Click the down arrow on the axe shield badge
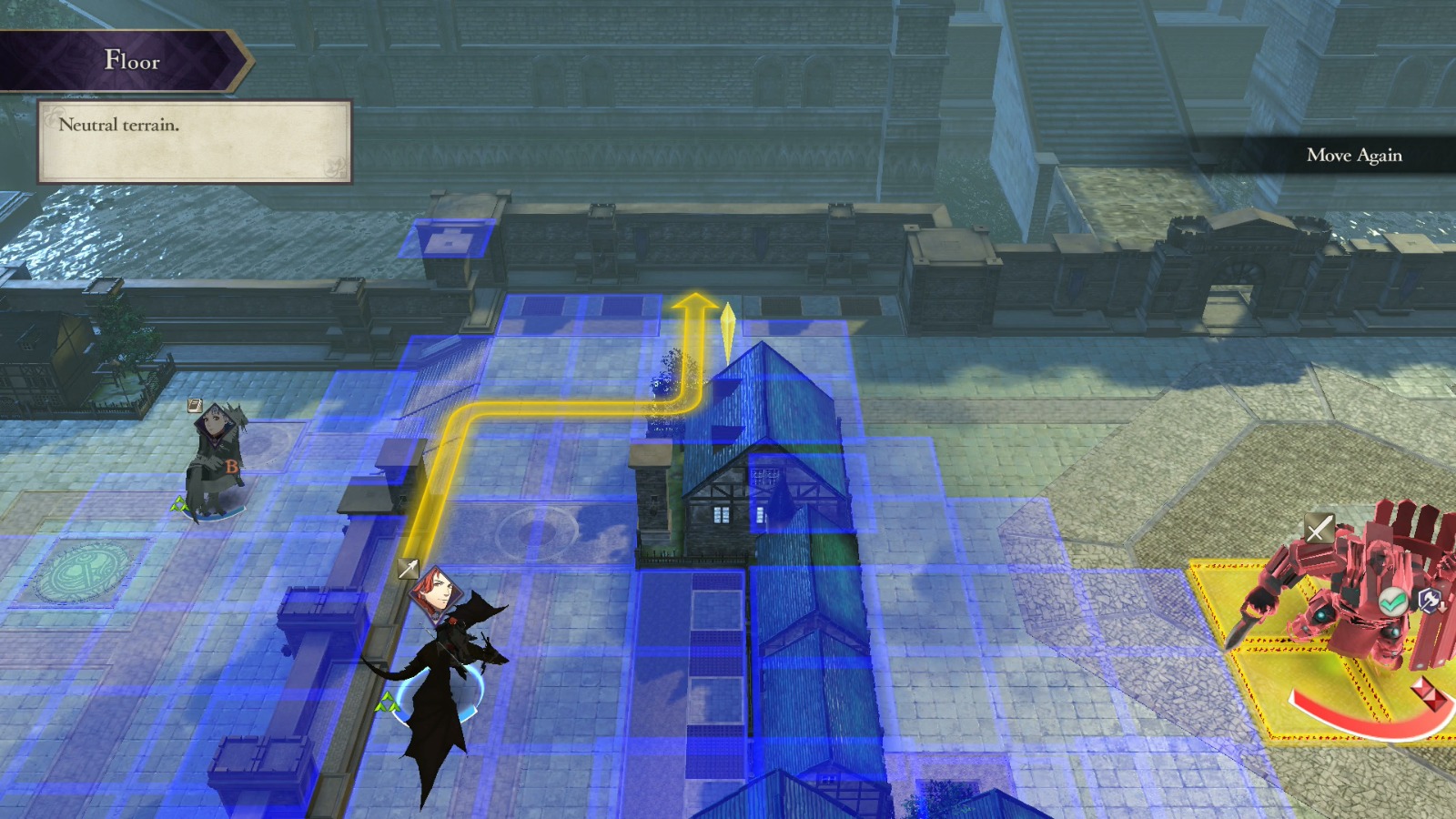1456x819 pixels. 1441,608
